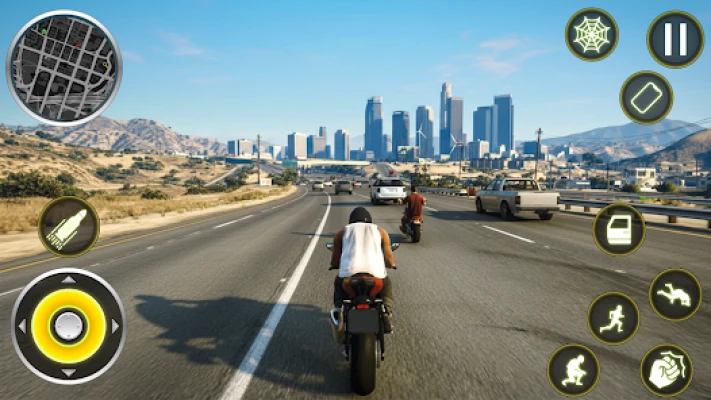Activate the spider web ability

pos(591,35)
